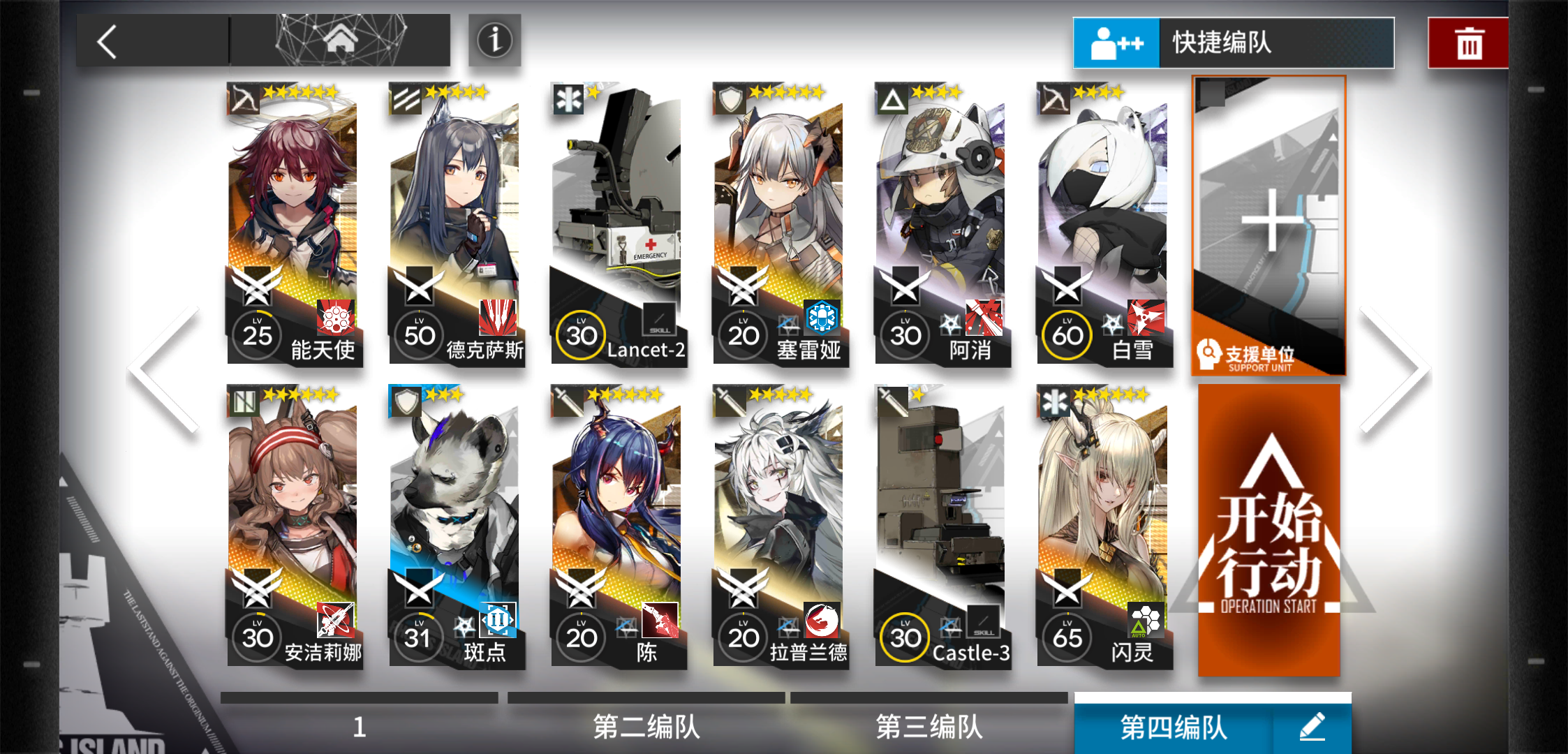
Task: Choose the Castle-3 operator card
Action: point(940,526)
